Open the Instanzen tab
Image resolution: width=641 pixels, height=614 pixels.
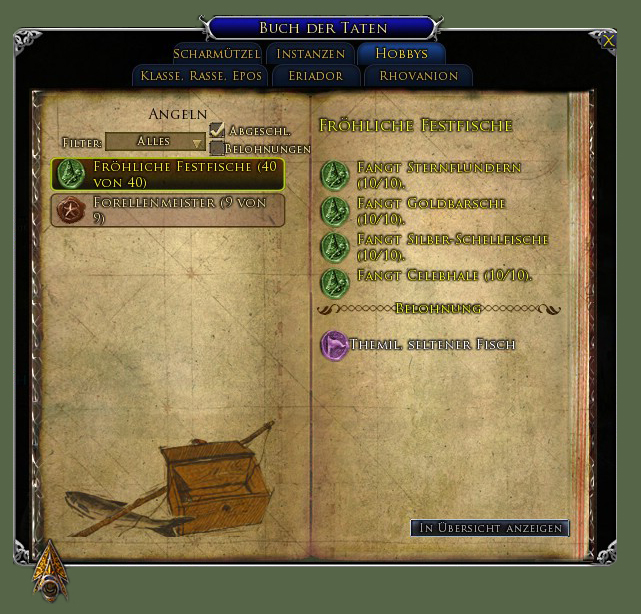[311, 54]
